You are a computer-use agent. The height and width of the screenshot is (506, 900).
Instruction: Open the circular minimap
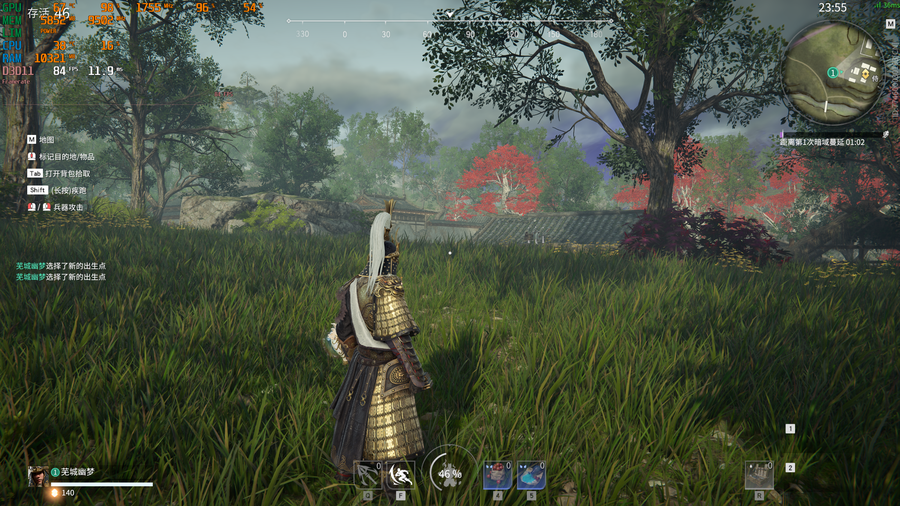click(834, 71)
